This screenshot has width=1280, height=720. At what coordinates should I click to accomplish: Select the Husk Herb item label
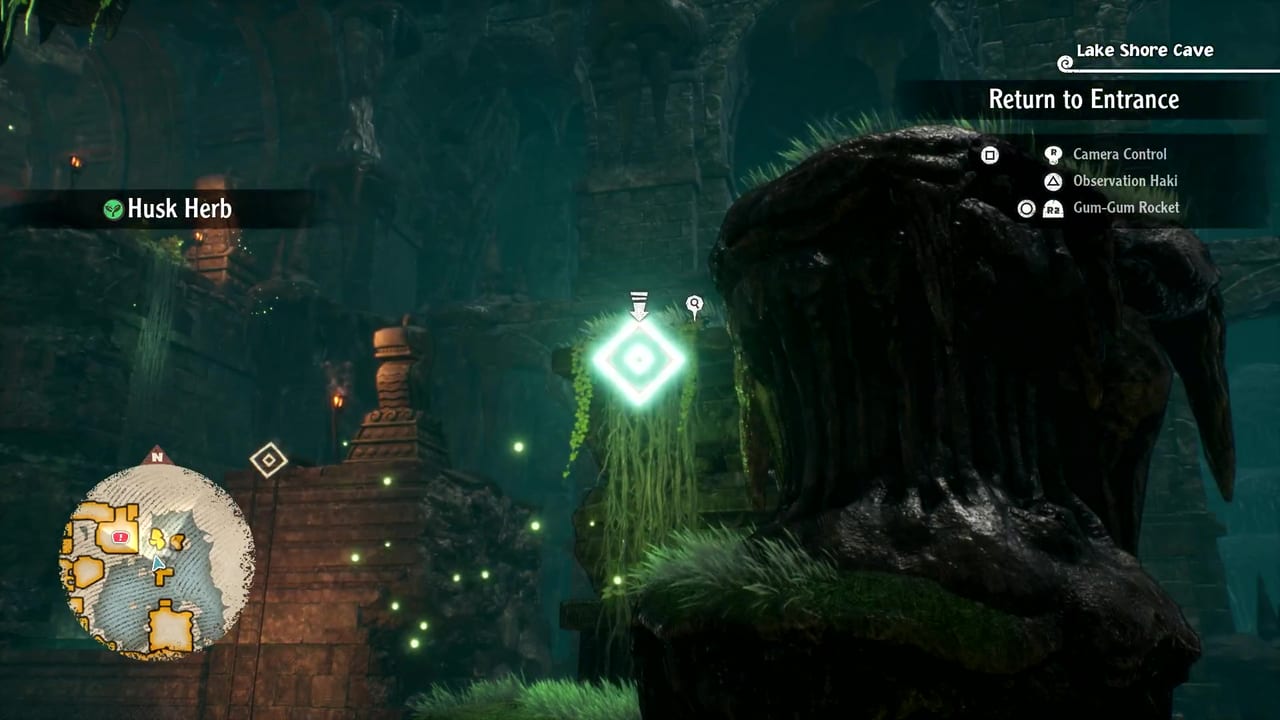pyautogui.click(x=179, y=208)
